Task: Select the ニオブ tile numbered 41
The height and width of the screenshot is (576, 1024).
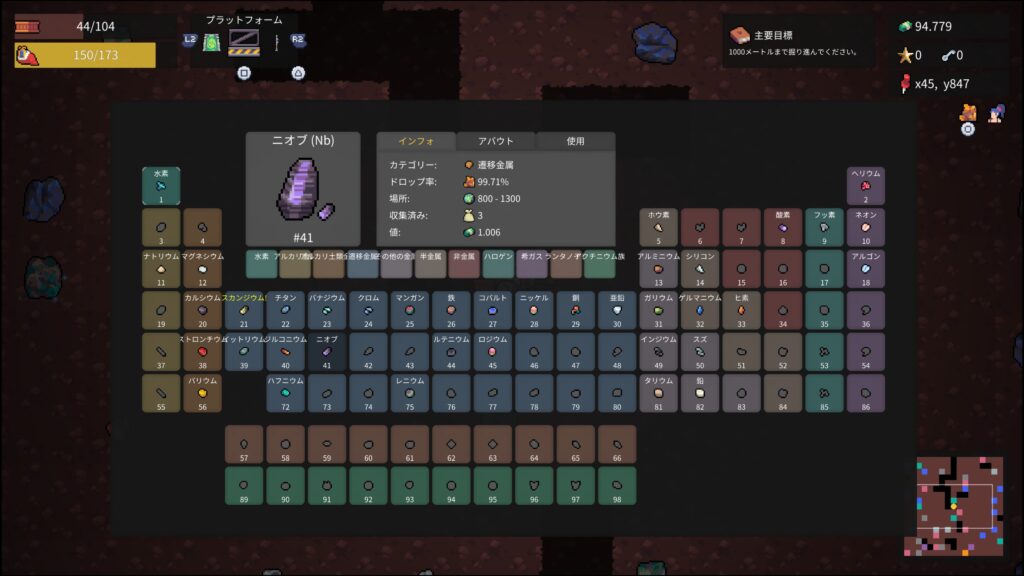Action: tap(327, 352)
